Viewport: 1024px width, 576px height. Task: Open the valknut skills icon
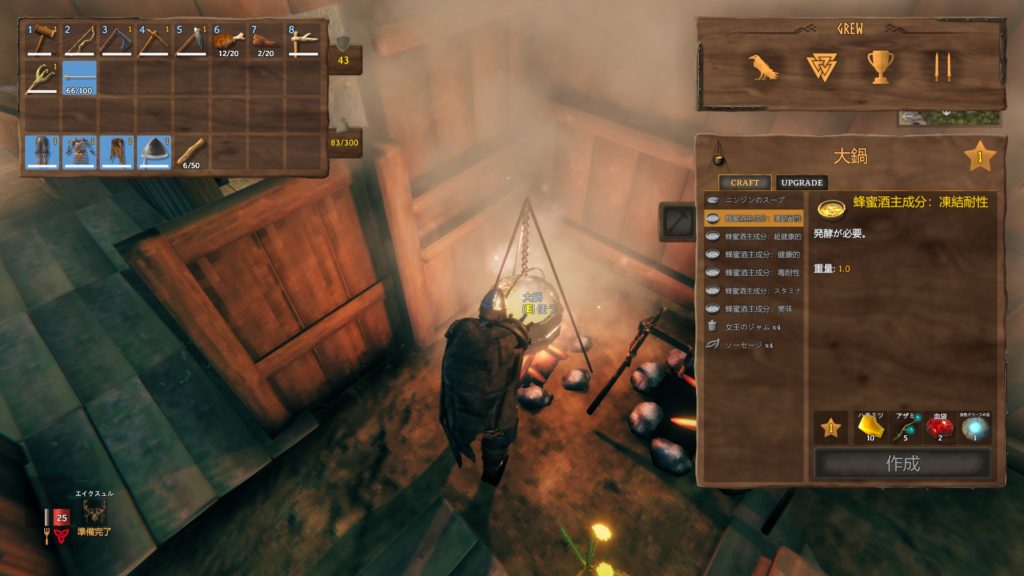pos(821,67)
